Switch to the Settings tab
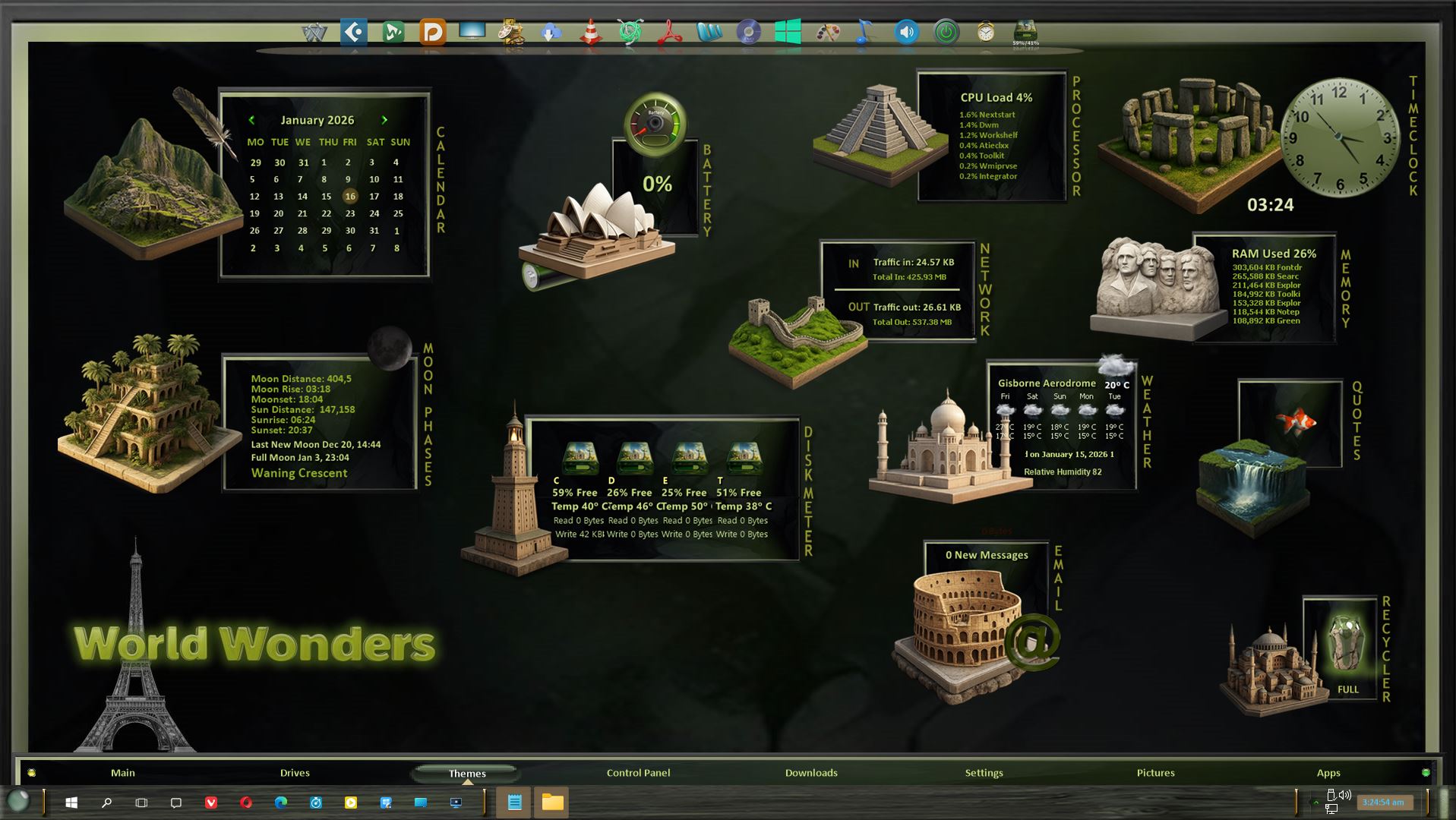This screenshot has width=1456, height=820. 984,773
